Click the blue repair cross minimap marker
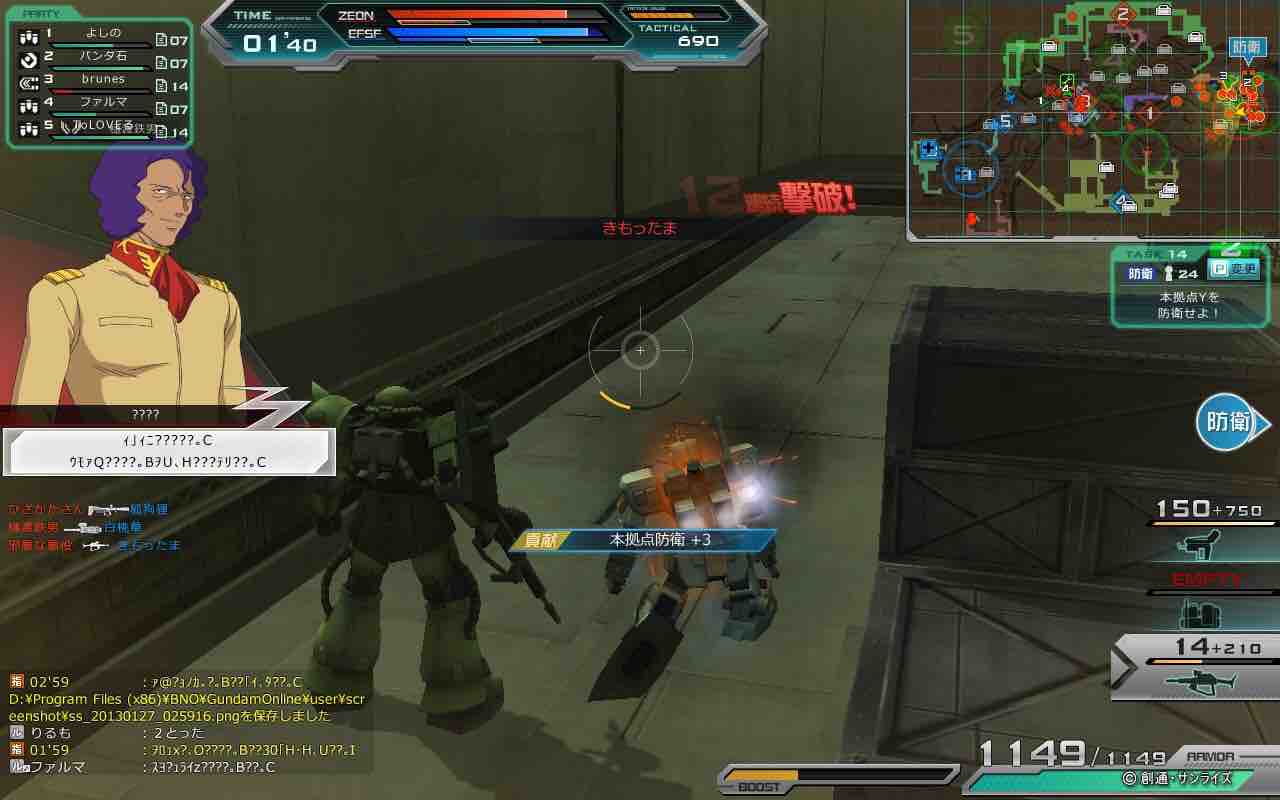1280x800 pixels. coord(929,149)
